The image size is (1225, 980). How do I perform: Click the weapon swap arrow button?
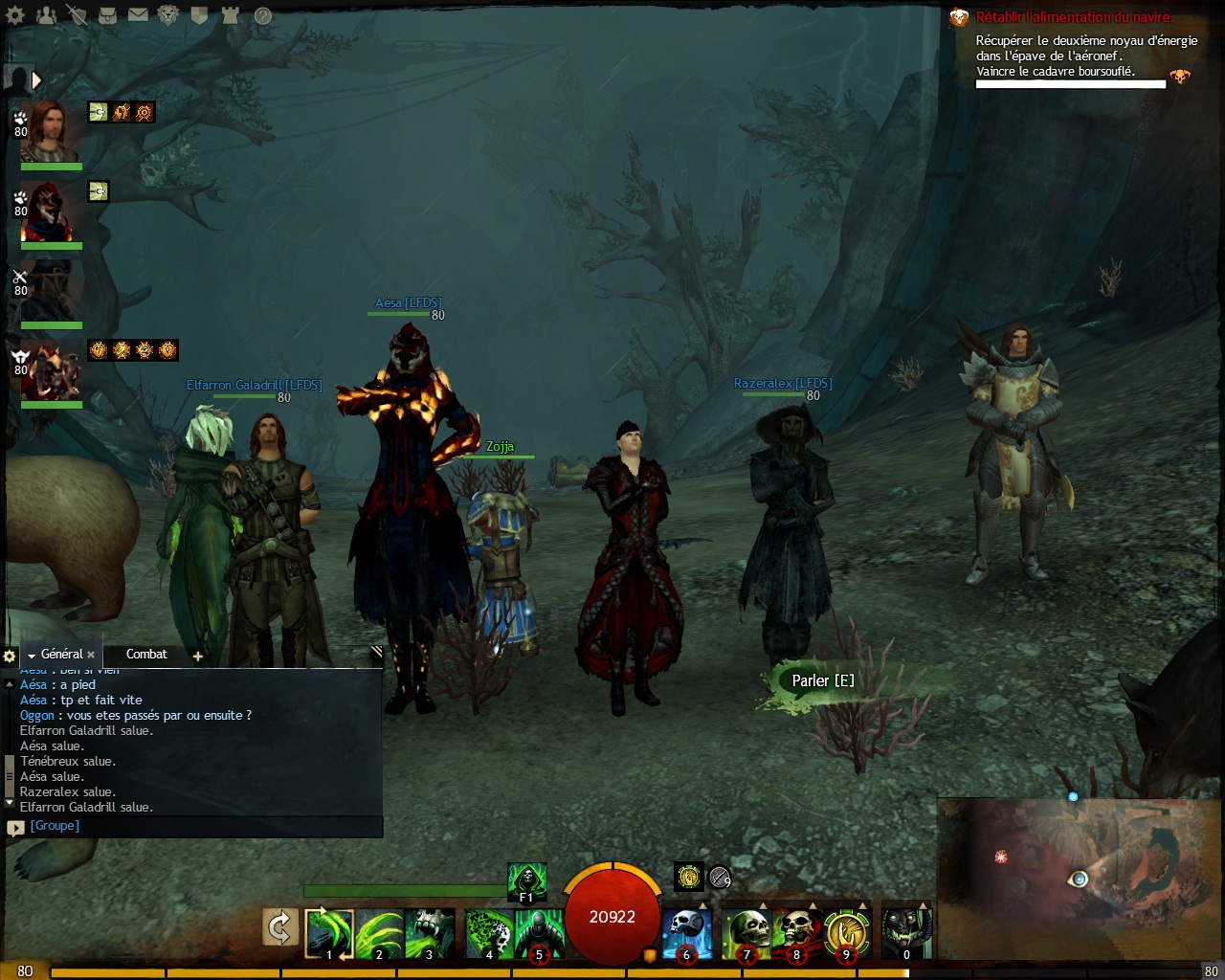tap(280, 929)
